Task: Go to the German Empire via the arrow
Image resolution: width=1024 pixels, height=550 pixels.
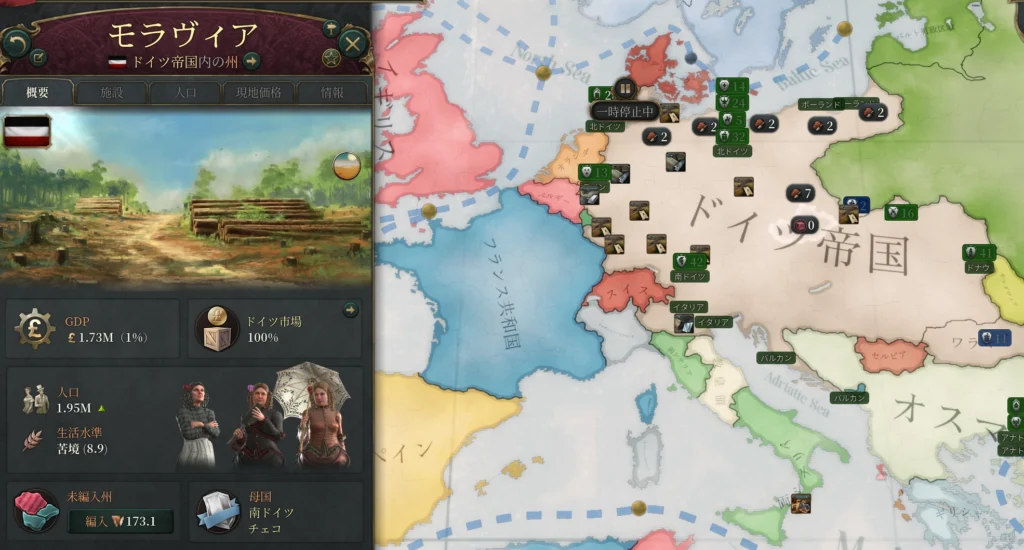Action: pyautogui.click(x=252, y=61)
